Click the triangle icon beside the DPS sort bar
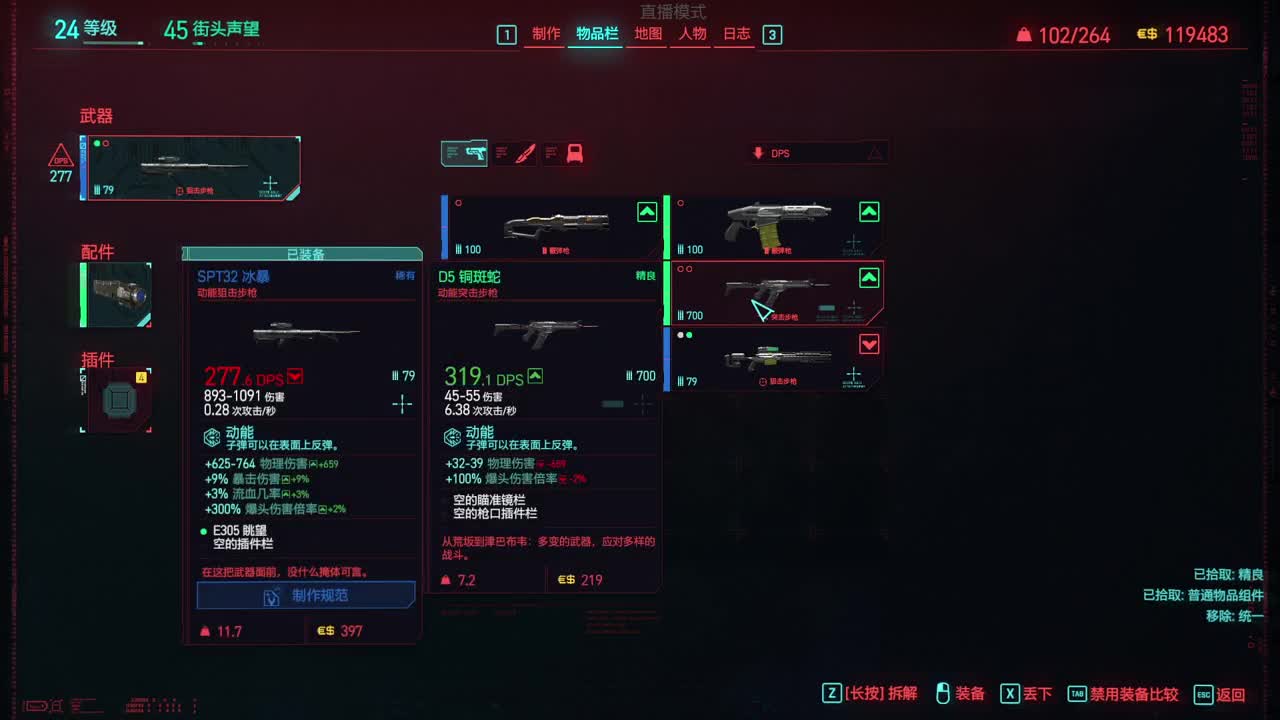The width and height of the screenshot is (1280, 720). [875, 151]
